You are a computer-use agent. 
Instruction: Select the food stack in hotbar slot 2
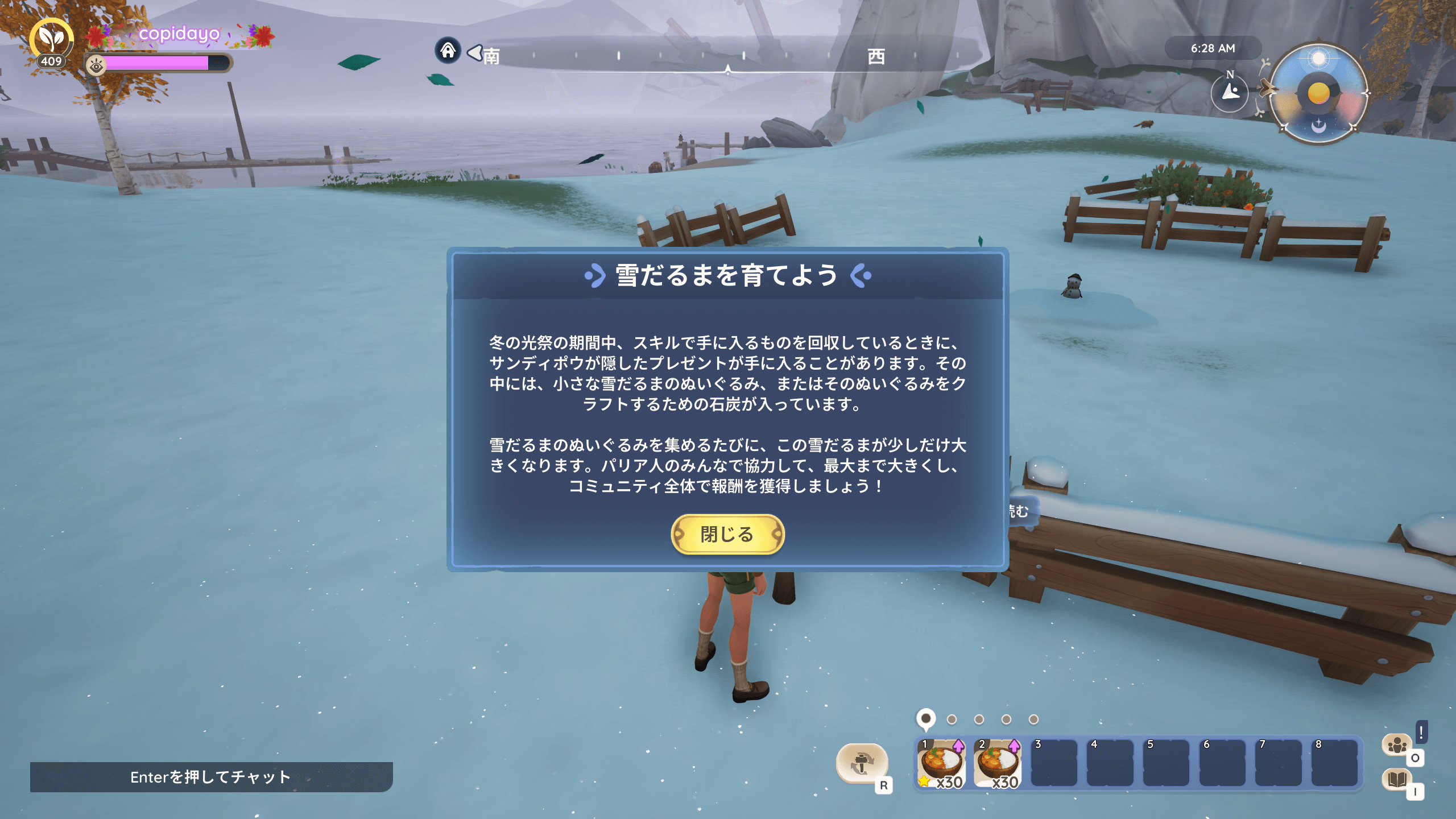[x=998, y=764]
